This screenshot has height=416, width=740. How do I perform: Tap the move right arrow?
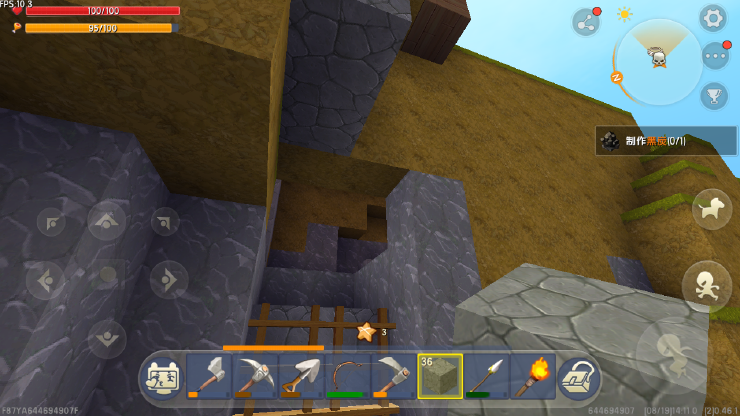pyautogui.click(x=167, y=279)
